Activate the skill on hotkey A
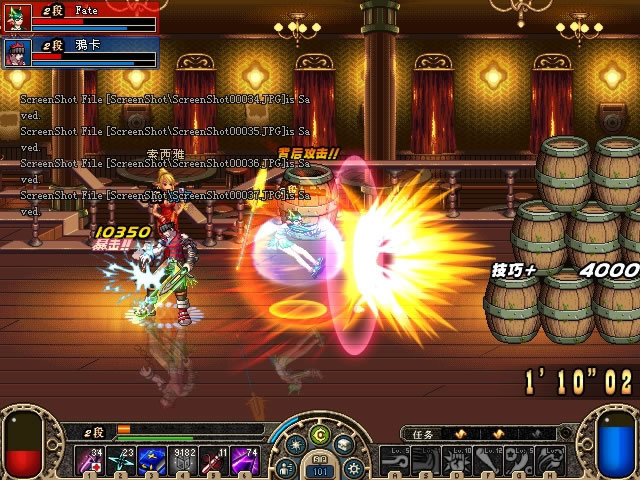Image resolution: width=640 pixels, height=480 pixels. pyautogui.click(x=397, y=461)
